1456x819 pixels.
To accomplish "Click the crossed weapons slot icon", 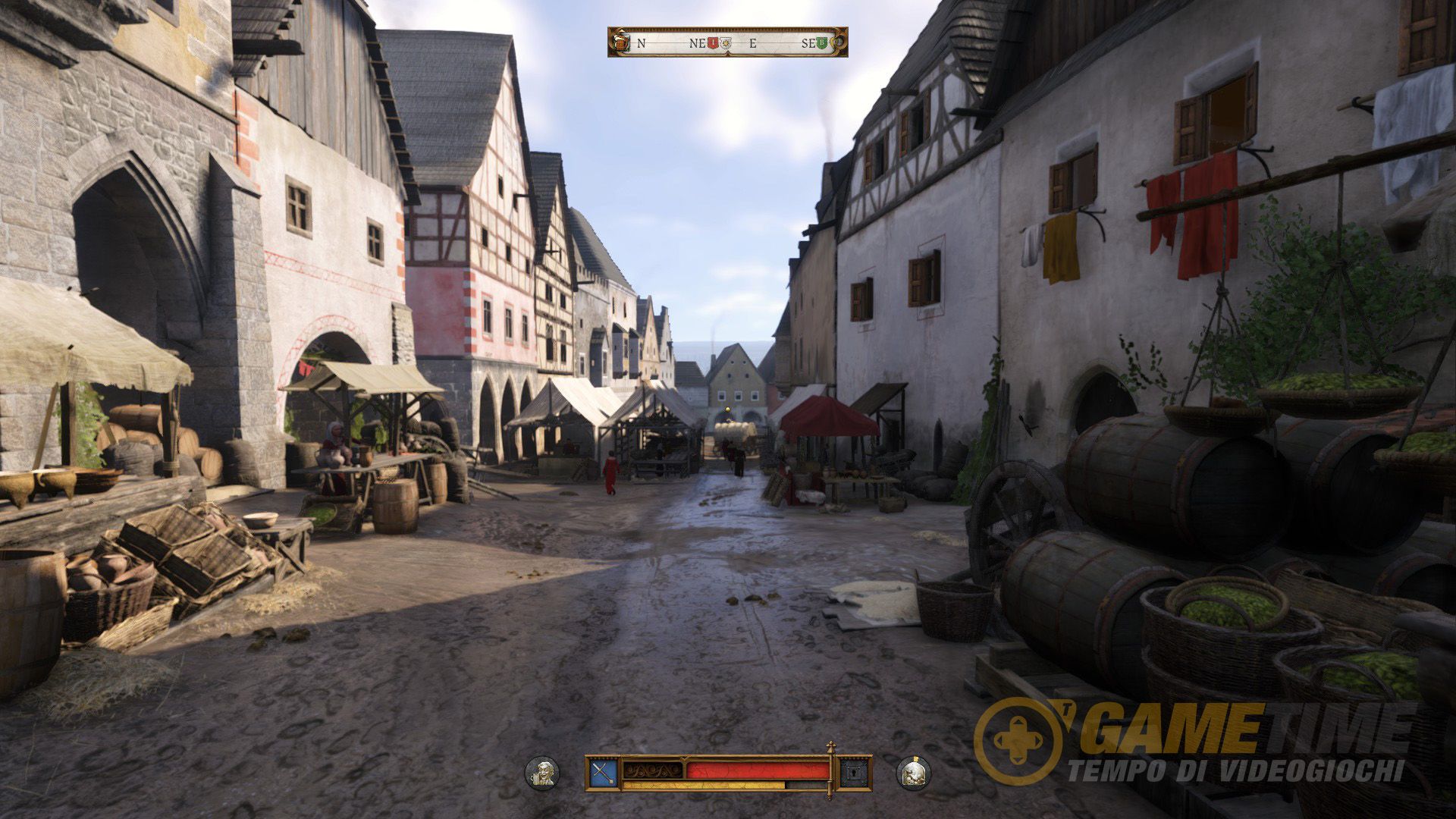I will (604, 773).
